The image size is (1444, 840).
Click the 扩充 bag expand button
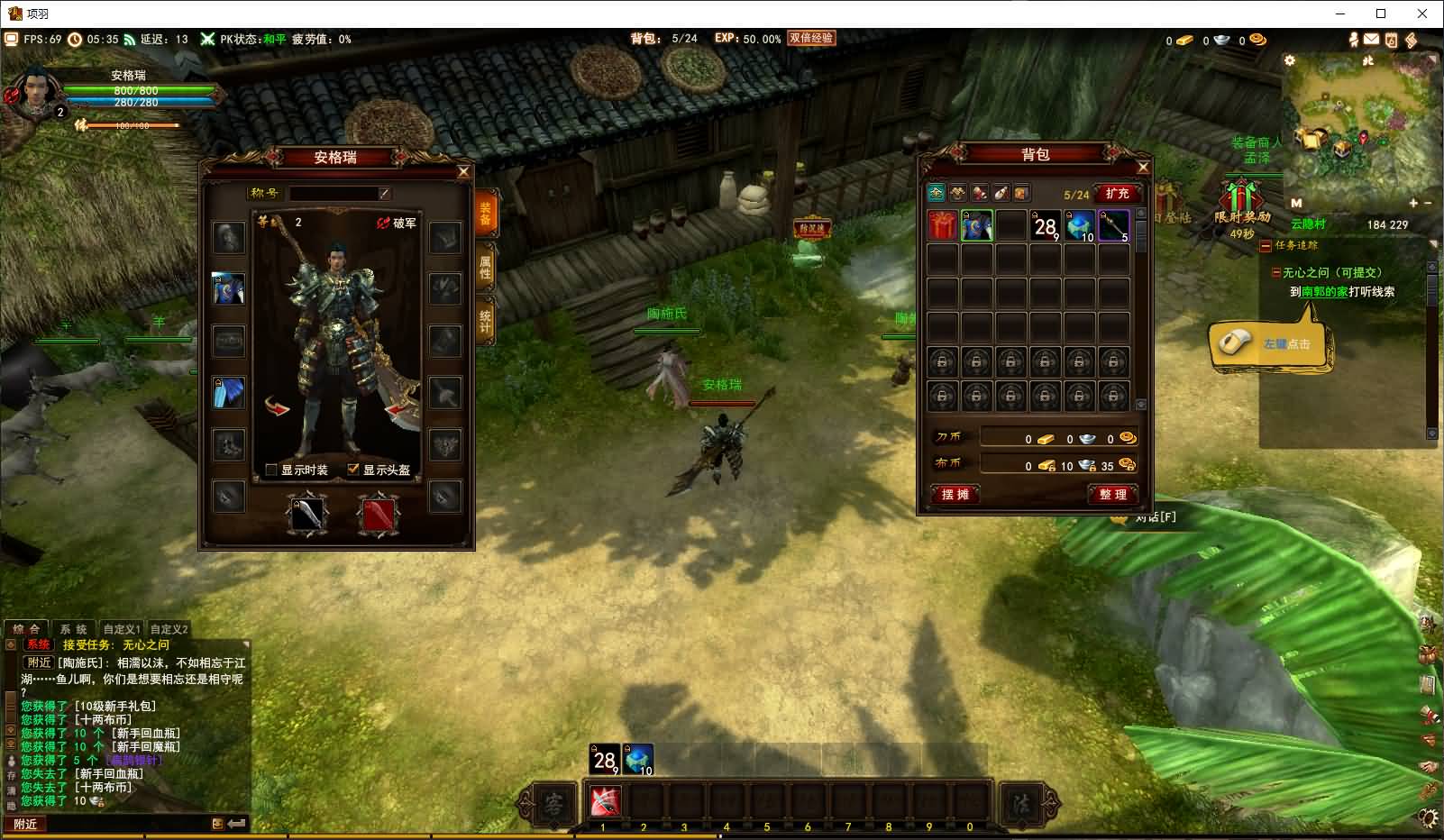tap(1117, 194)
